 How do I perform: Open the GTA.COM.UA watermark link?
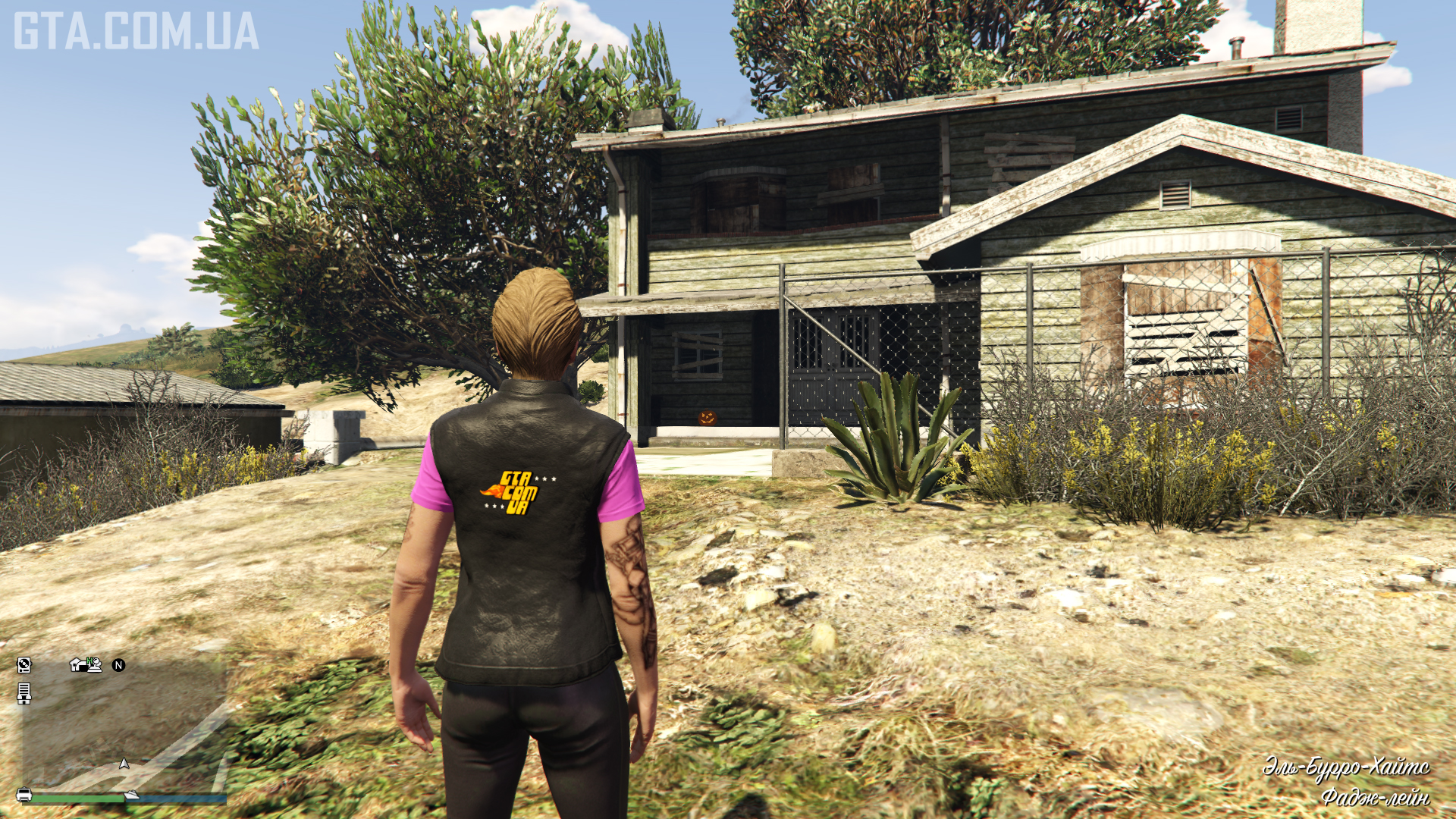pos(136,32)
